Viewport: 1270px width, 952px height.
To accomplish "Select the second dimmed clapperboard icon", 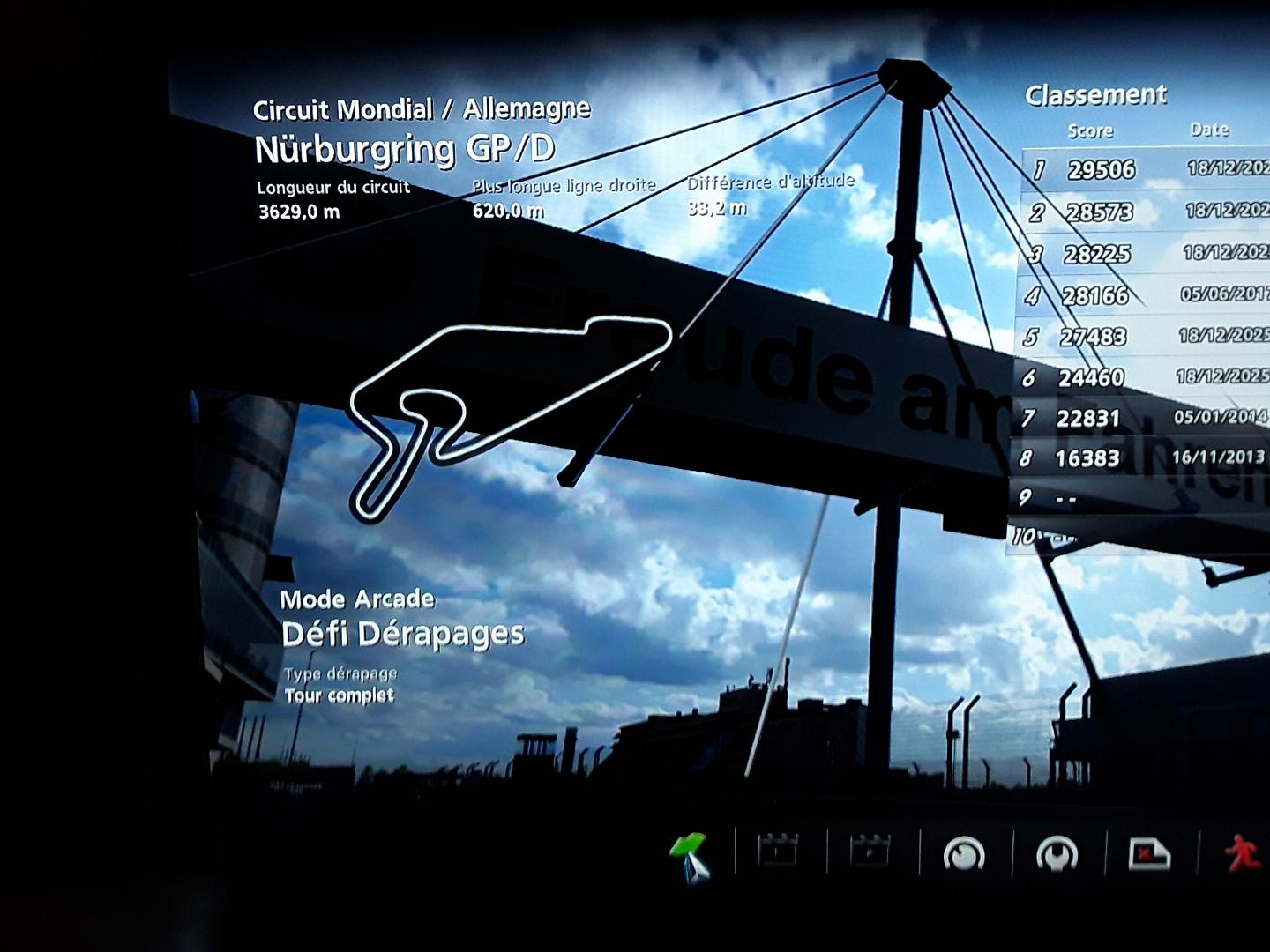I will pos(870,852).
